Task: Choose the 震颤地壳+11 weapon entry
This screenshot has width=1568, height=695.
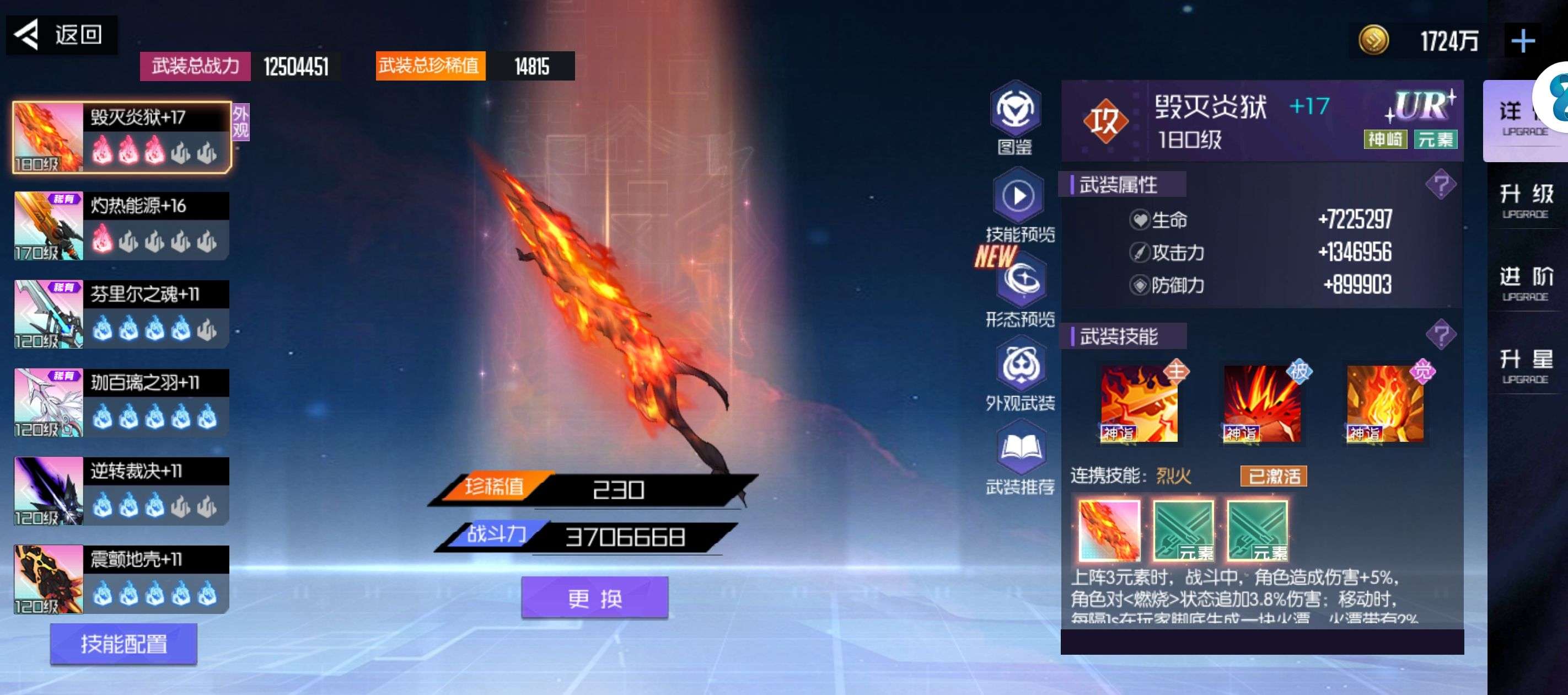Action: click(122, 579)
